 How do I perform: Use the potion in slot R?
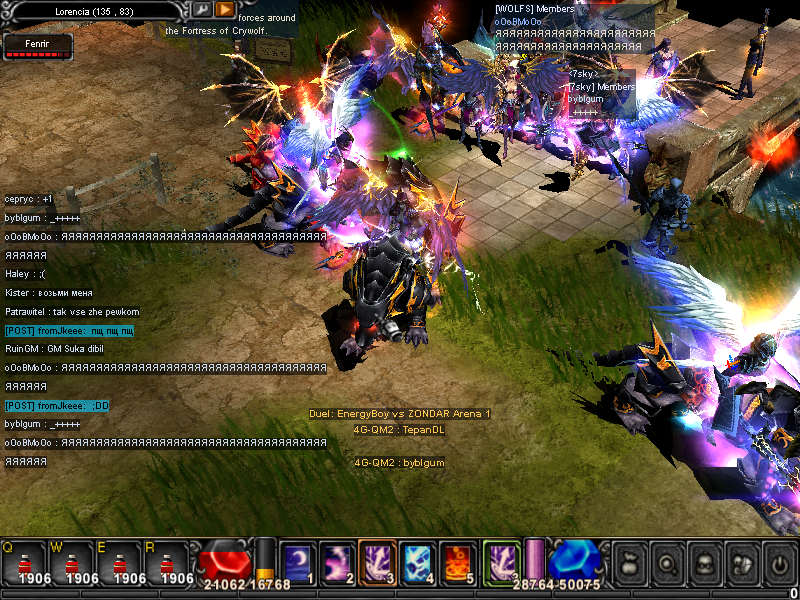169,563
